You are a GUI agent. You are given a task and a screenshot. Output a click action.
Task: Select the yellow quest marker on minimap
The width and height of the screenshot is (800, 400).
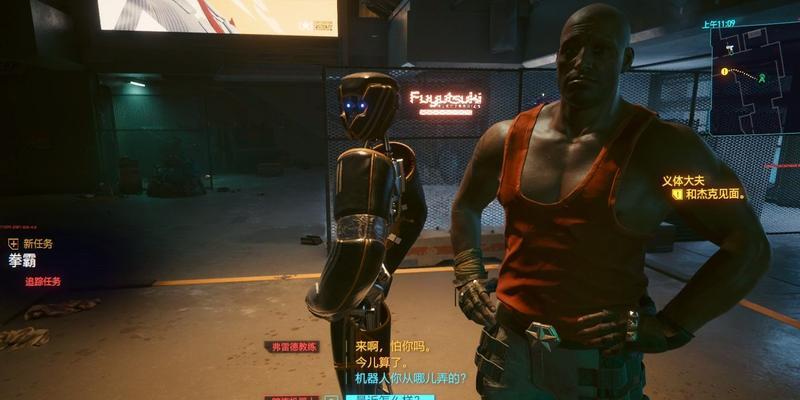pos(723,72)
